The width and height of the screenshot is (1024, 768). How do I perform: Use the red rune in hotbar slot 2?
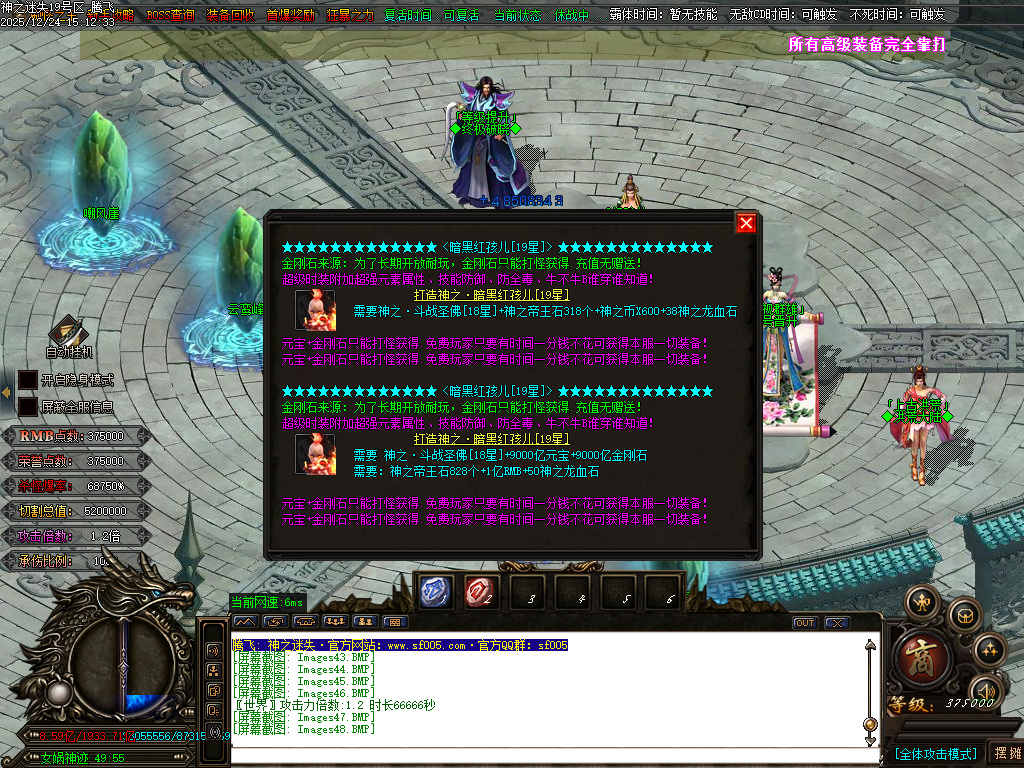(x=482, y=592)
